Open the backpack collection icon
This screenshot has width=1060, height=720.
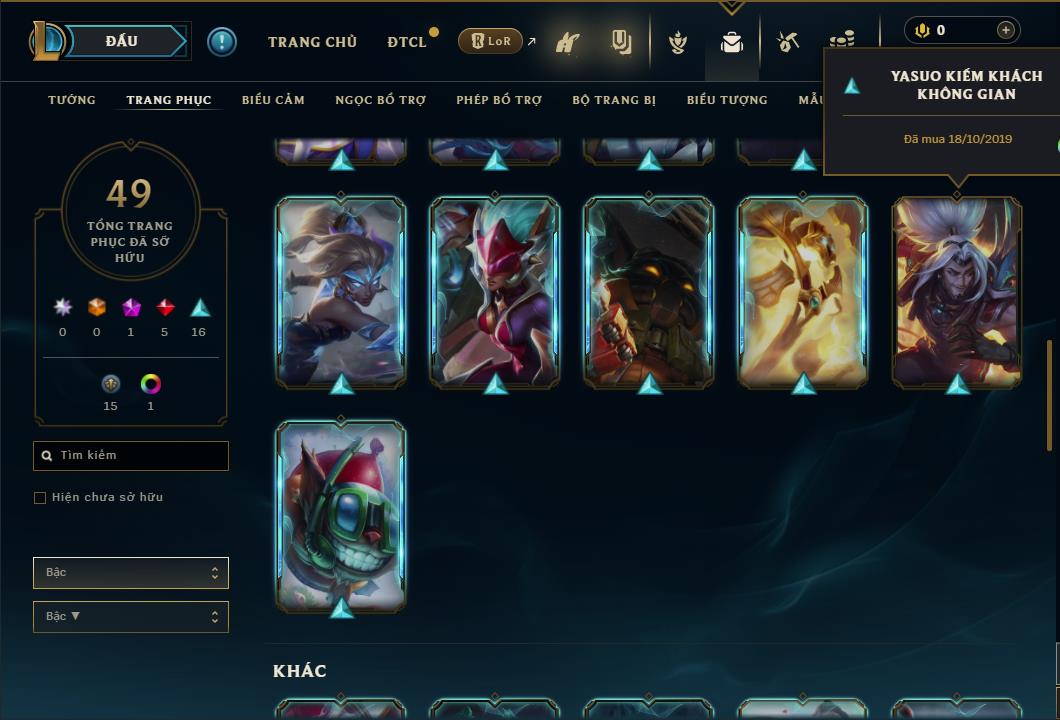point(732,43)
